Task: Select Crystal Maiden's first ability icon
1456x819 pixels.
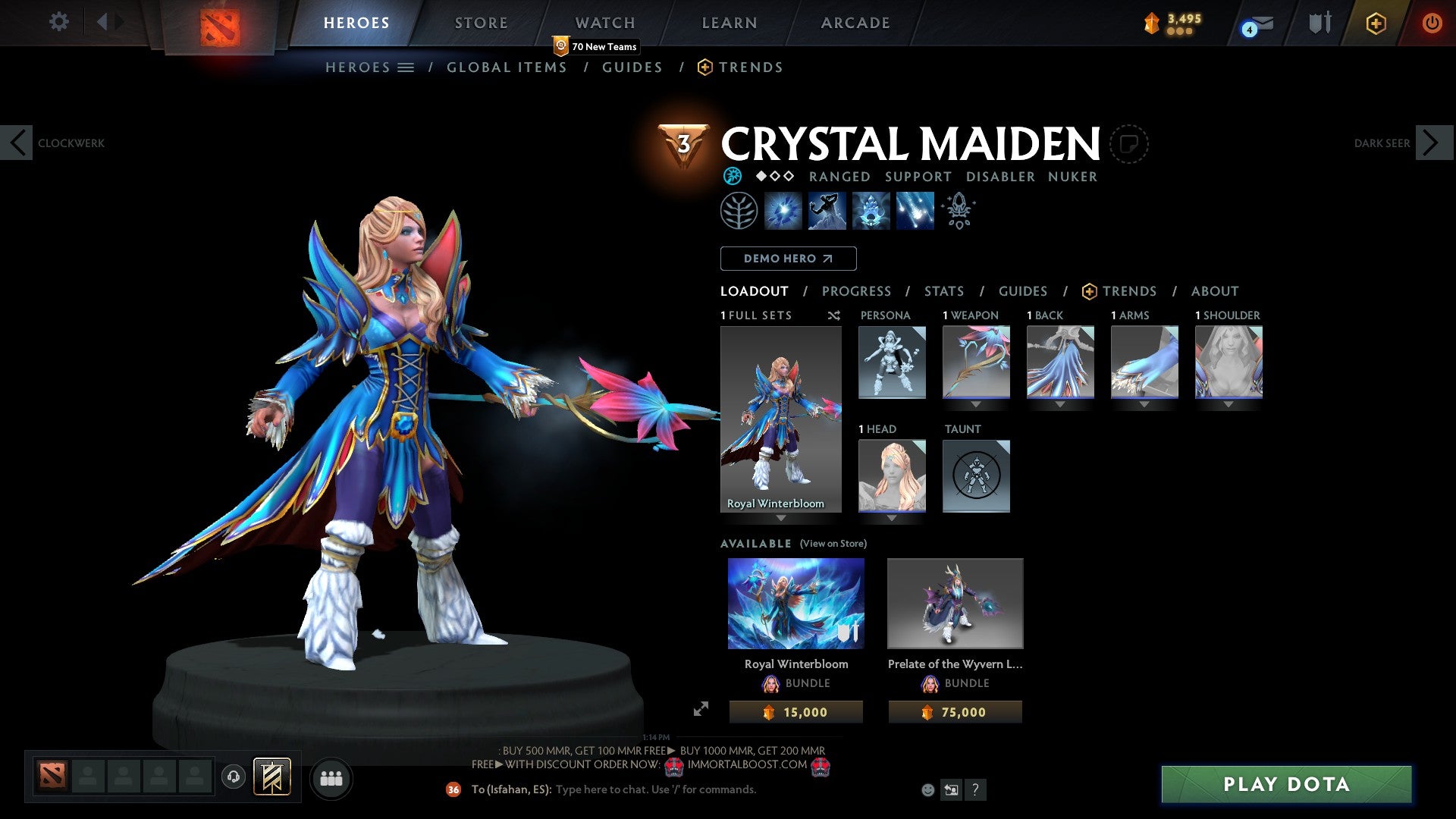Action: coord(783,211)
